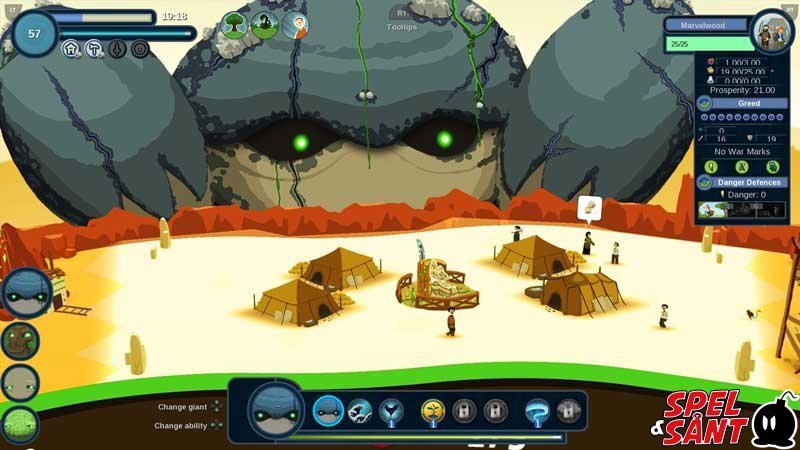Select the grey rock giant portrait
Screen dimensions: 800x450
pyautogui.click(x=20, y=382)
